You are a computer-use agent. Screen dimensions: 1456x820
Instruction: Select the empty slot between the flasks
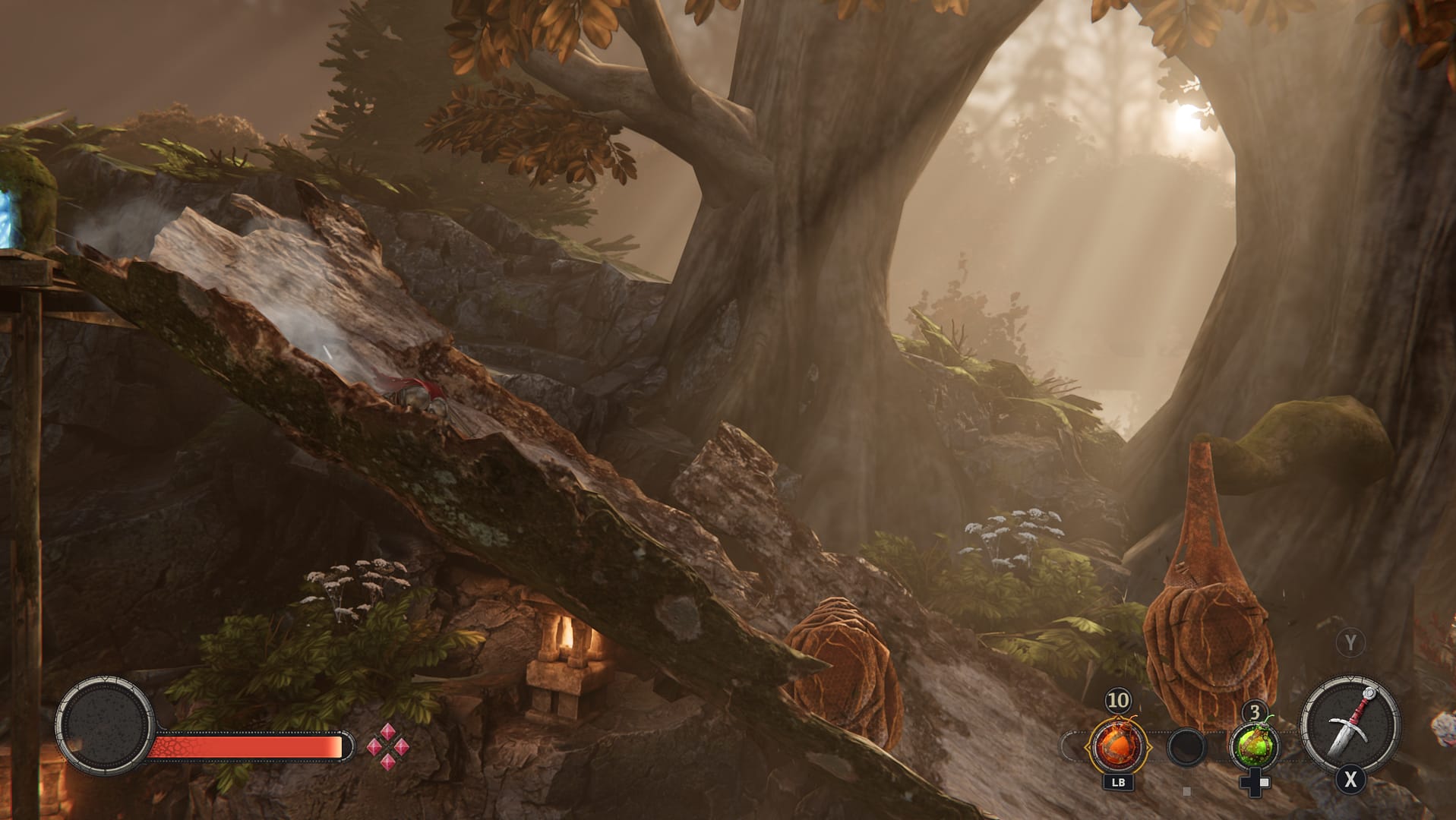[x=1186, y=747]
